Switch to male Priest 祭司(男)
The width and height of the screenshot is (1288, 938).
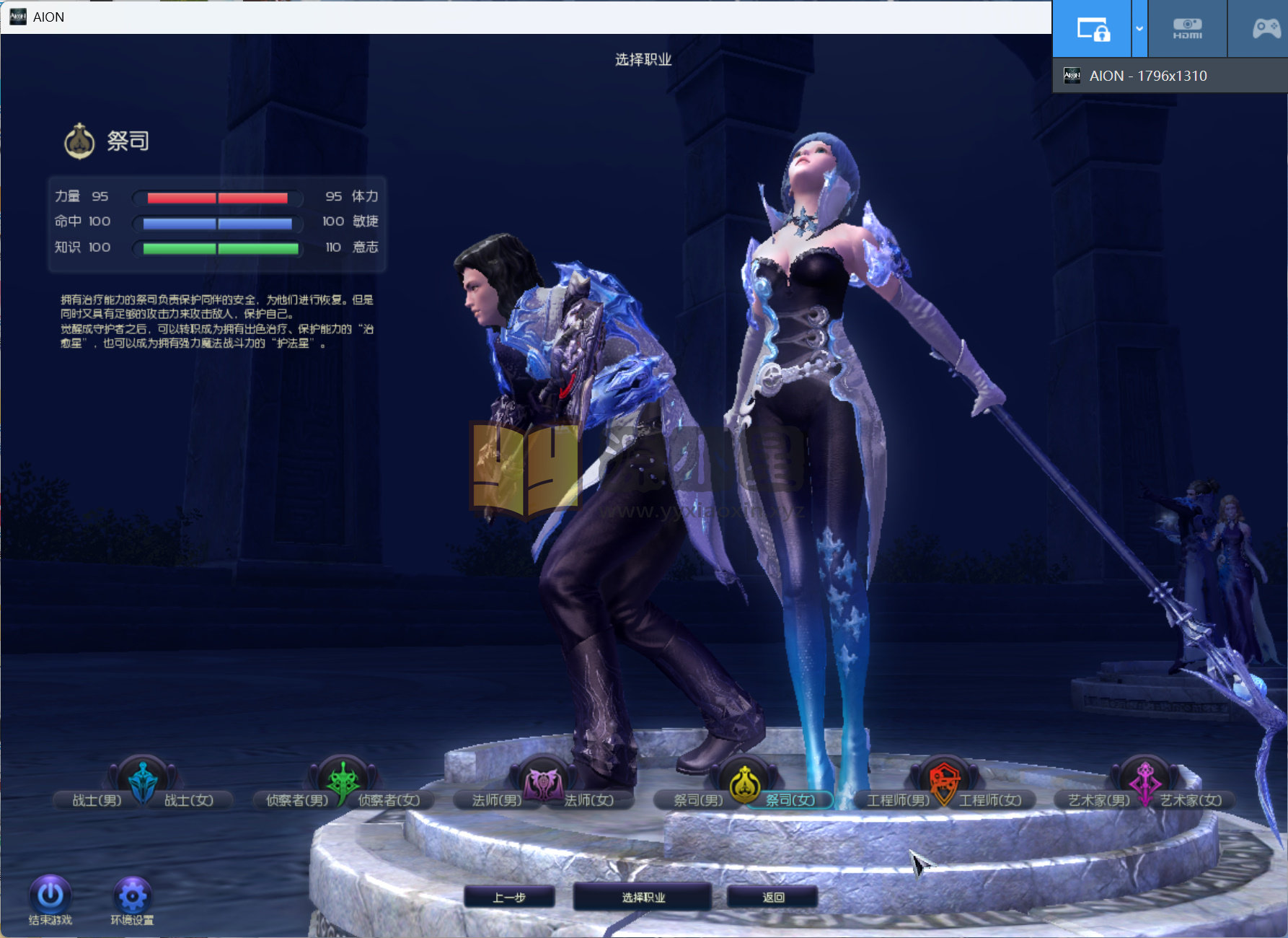697,800
